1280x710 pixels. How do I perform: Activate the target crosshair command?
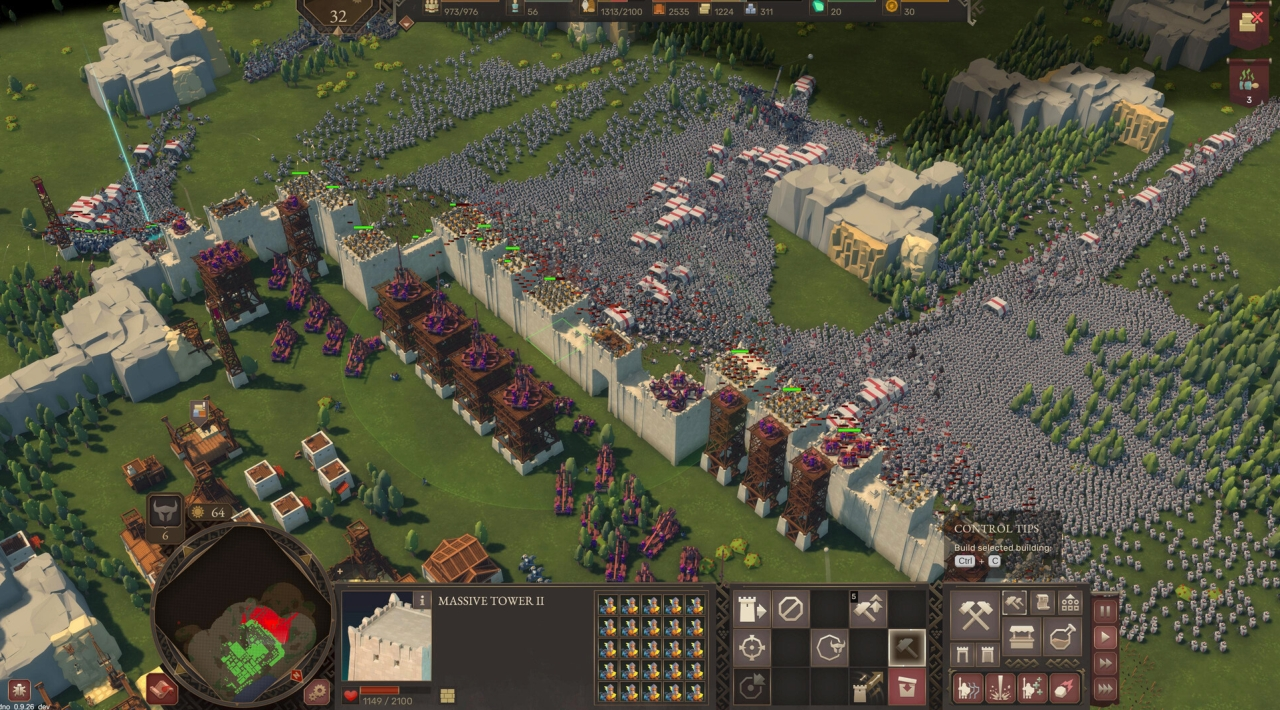point(752,648)
